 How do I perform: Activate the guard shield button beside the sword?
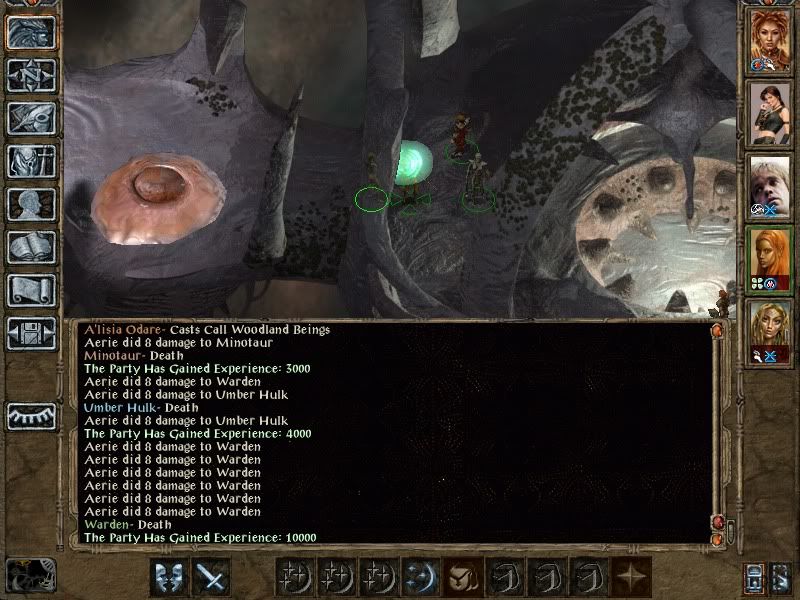coord(168,577)
